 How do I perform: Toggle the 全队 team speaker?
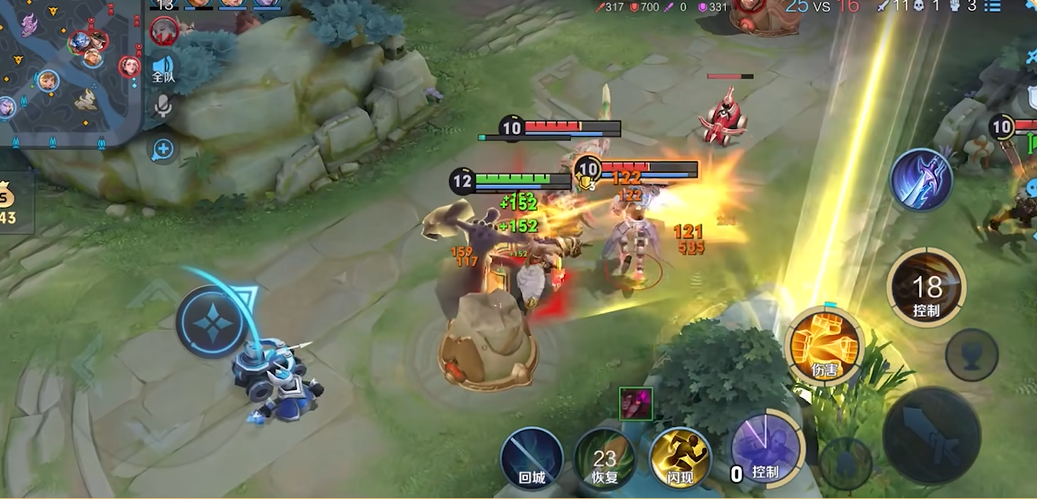tap(163, 64)
